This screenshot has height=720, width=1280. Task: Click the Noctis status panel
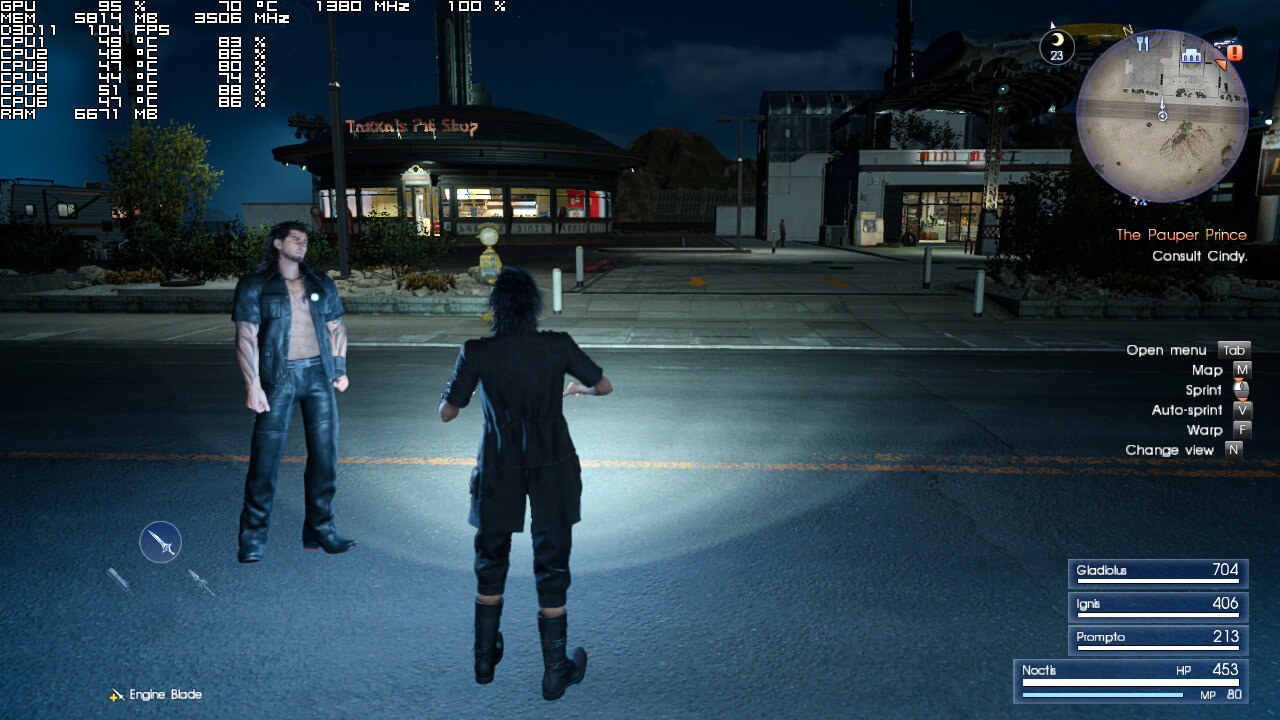1131,681
